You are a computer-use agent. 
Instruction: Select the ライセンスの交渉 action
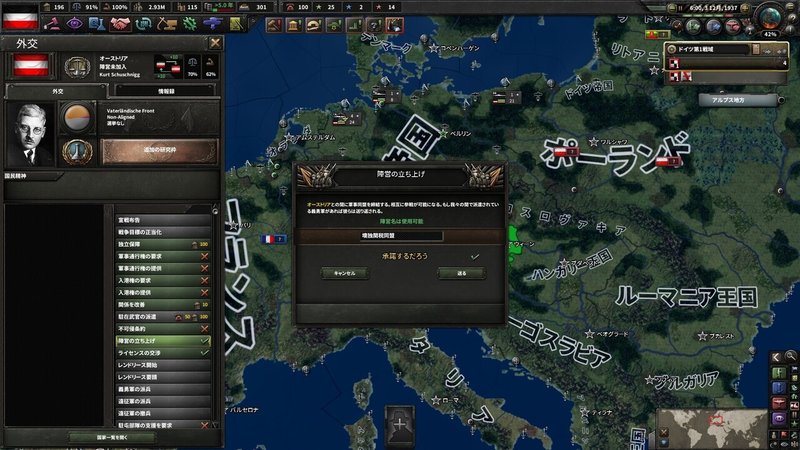tap(160, 353)
